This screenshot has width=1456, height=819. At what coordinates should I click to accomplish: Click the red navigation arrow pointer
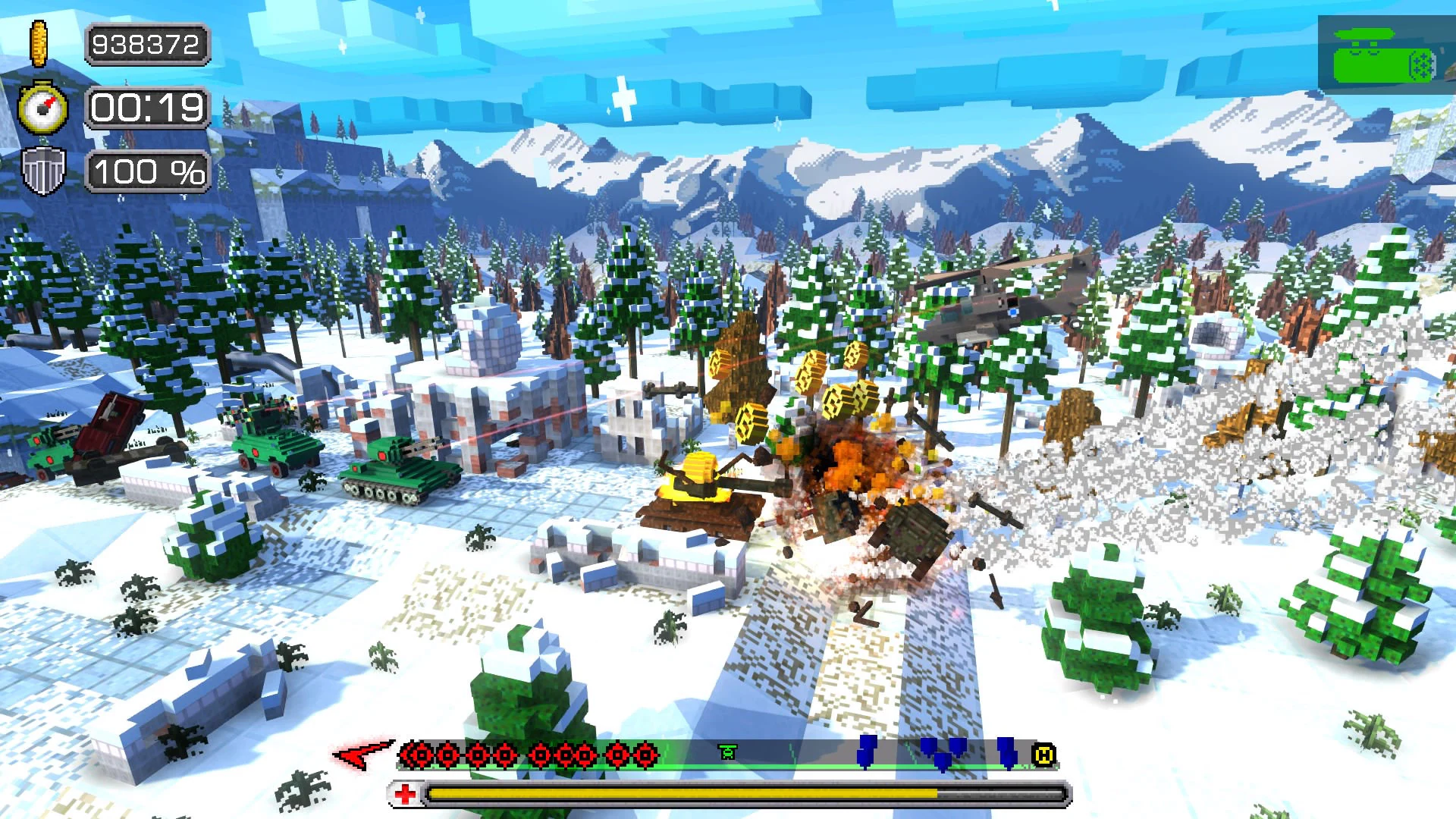[356, 753]
